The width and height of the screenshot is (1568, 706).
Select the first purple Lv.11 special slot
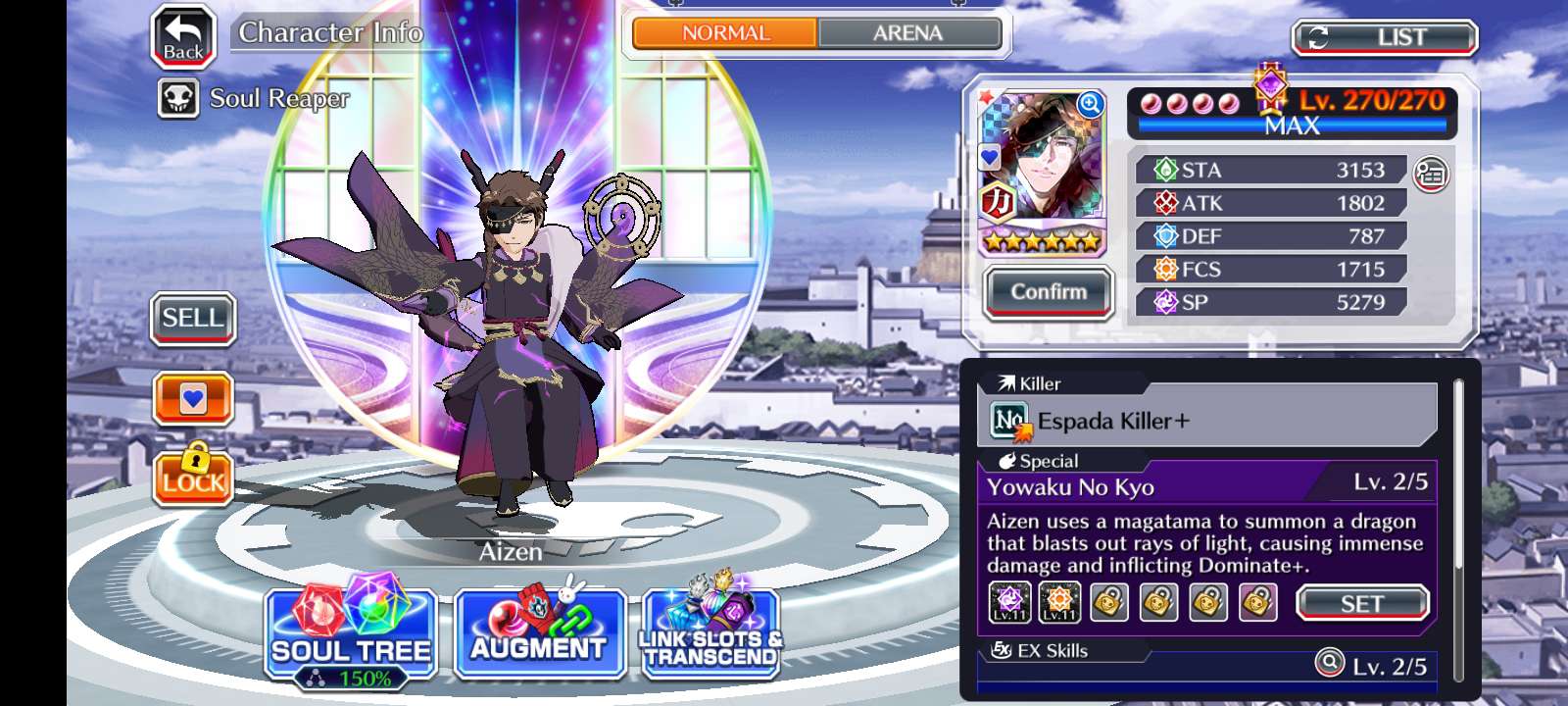coord(1008,602)
